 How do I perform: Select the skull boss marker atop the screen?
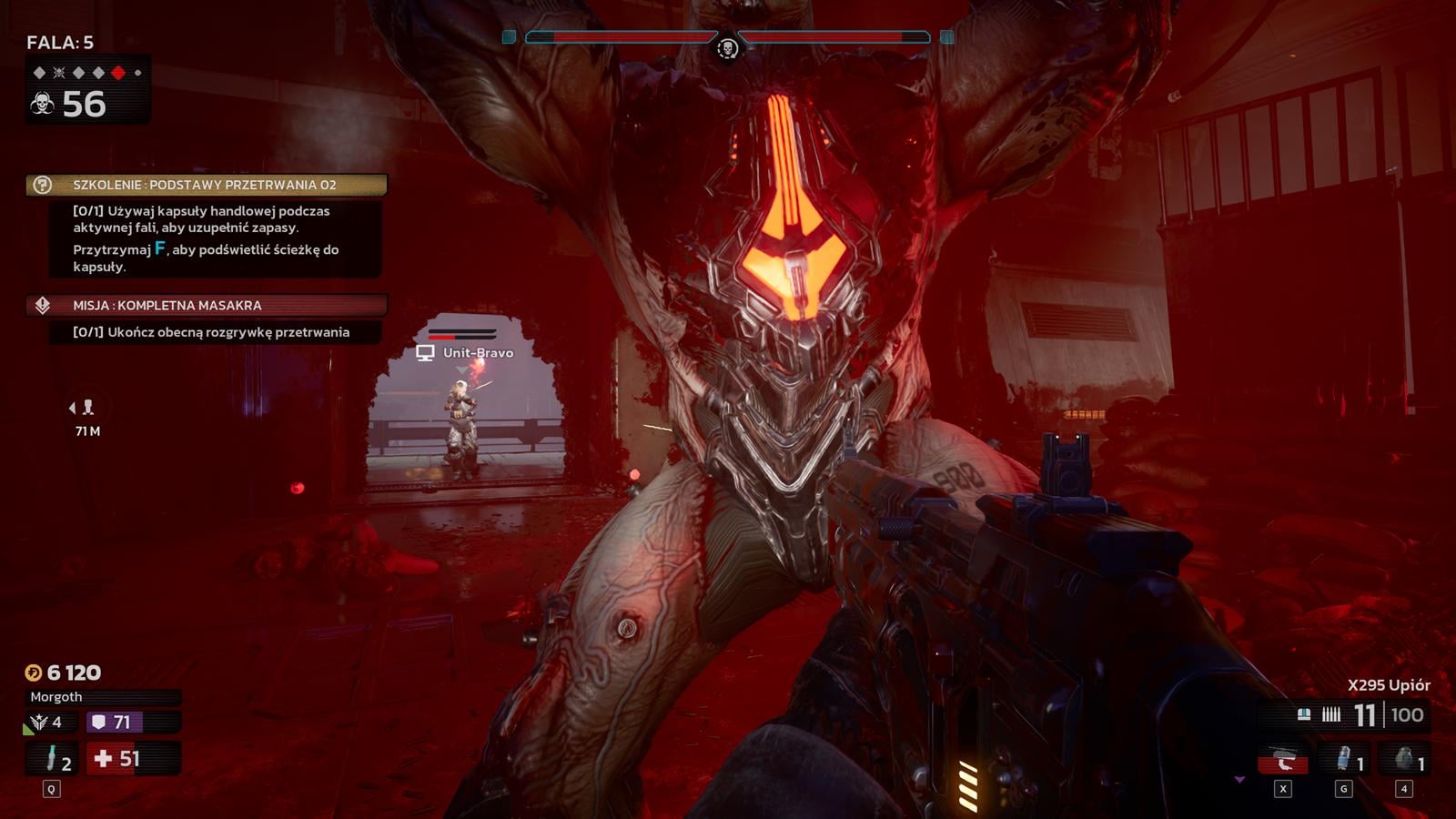727,48
